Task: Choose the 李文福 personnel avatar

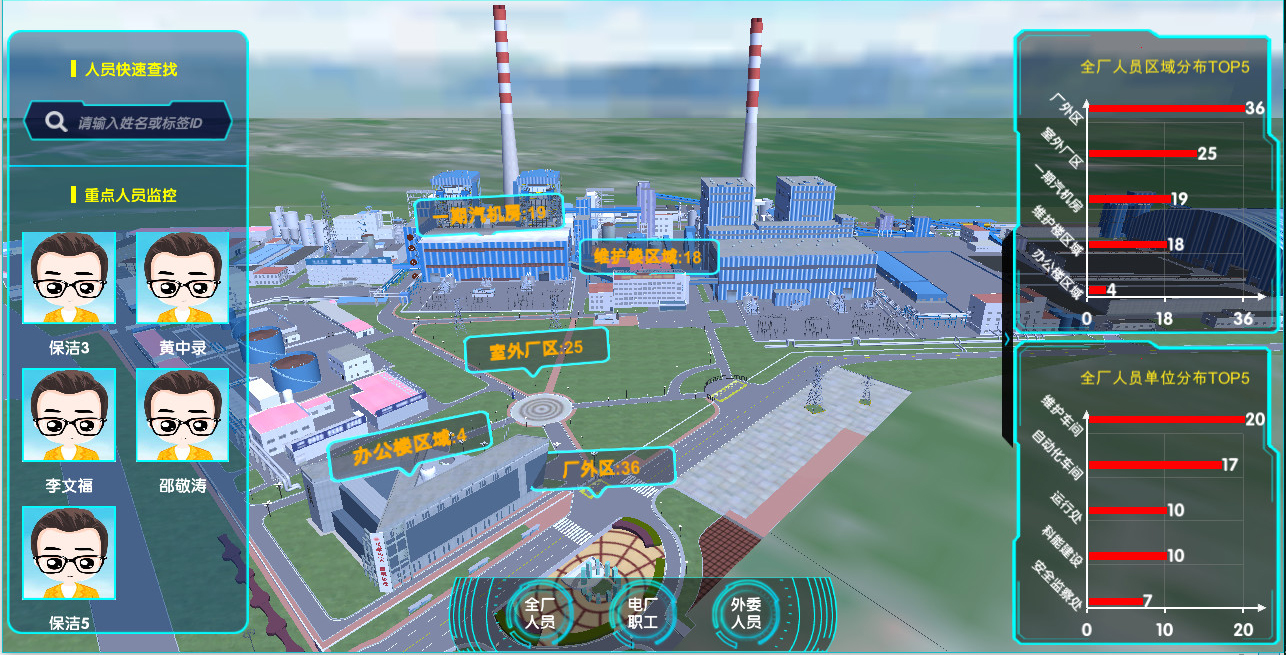Action: (69, 415)
